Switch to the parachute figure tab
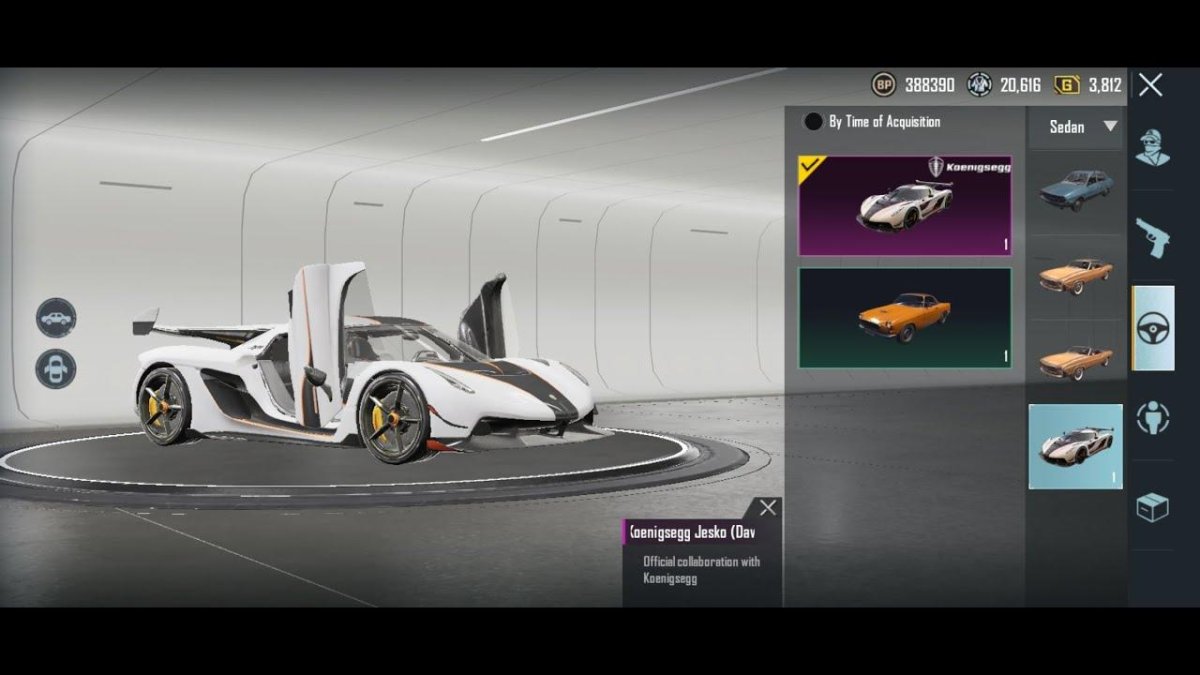This screenshot has width=1200, height=675. pos(1152,417)
